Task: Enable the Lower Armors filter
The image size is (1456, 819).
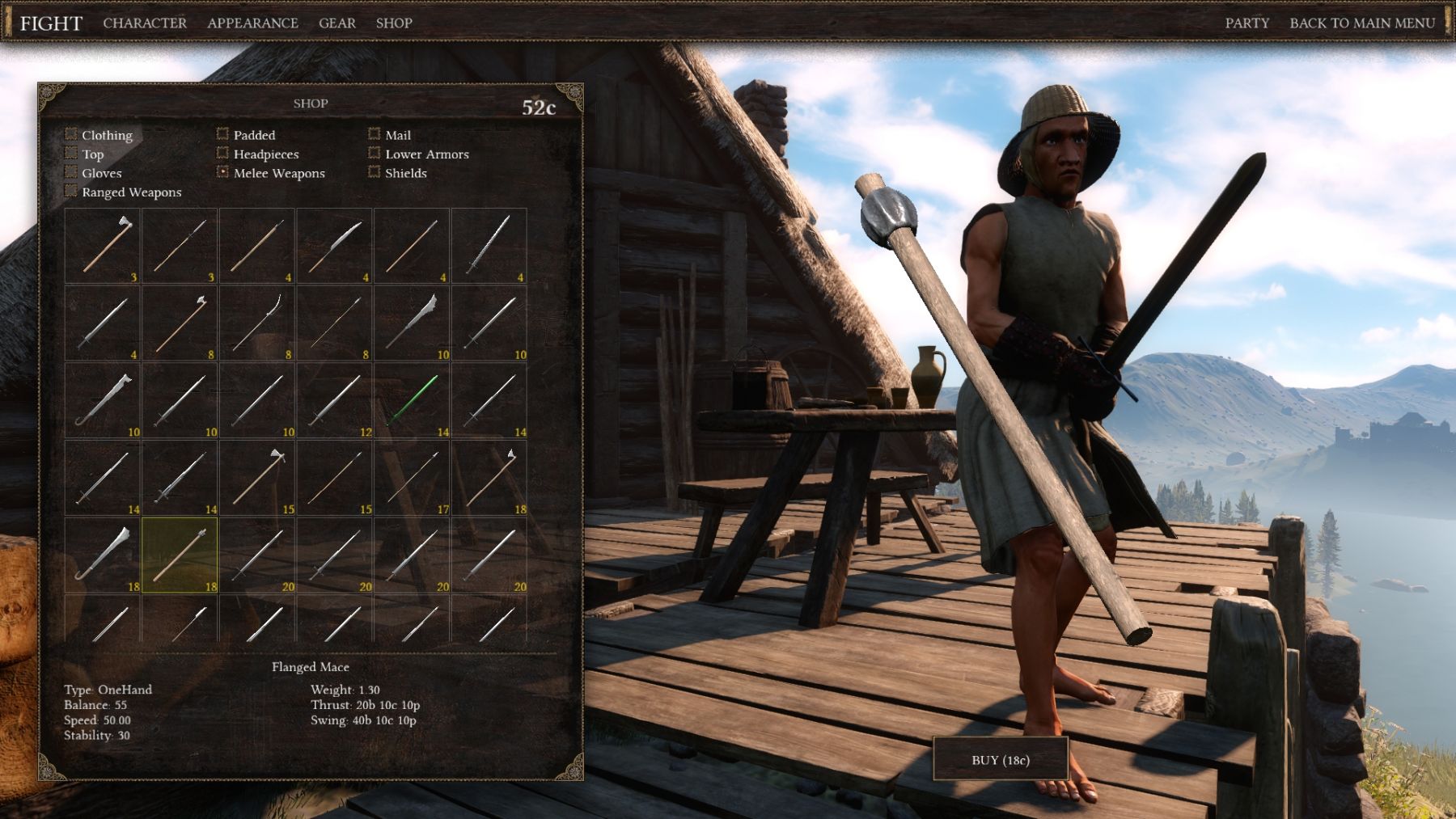Action: [x=374, y=153]
